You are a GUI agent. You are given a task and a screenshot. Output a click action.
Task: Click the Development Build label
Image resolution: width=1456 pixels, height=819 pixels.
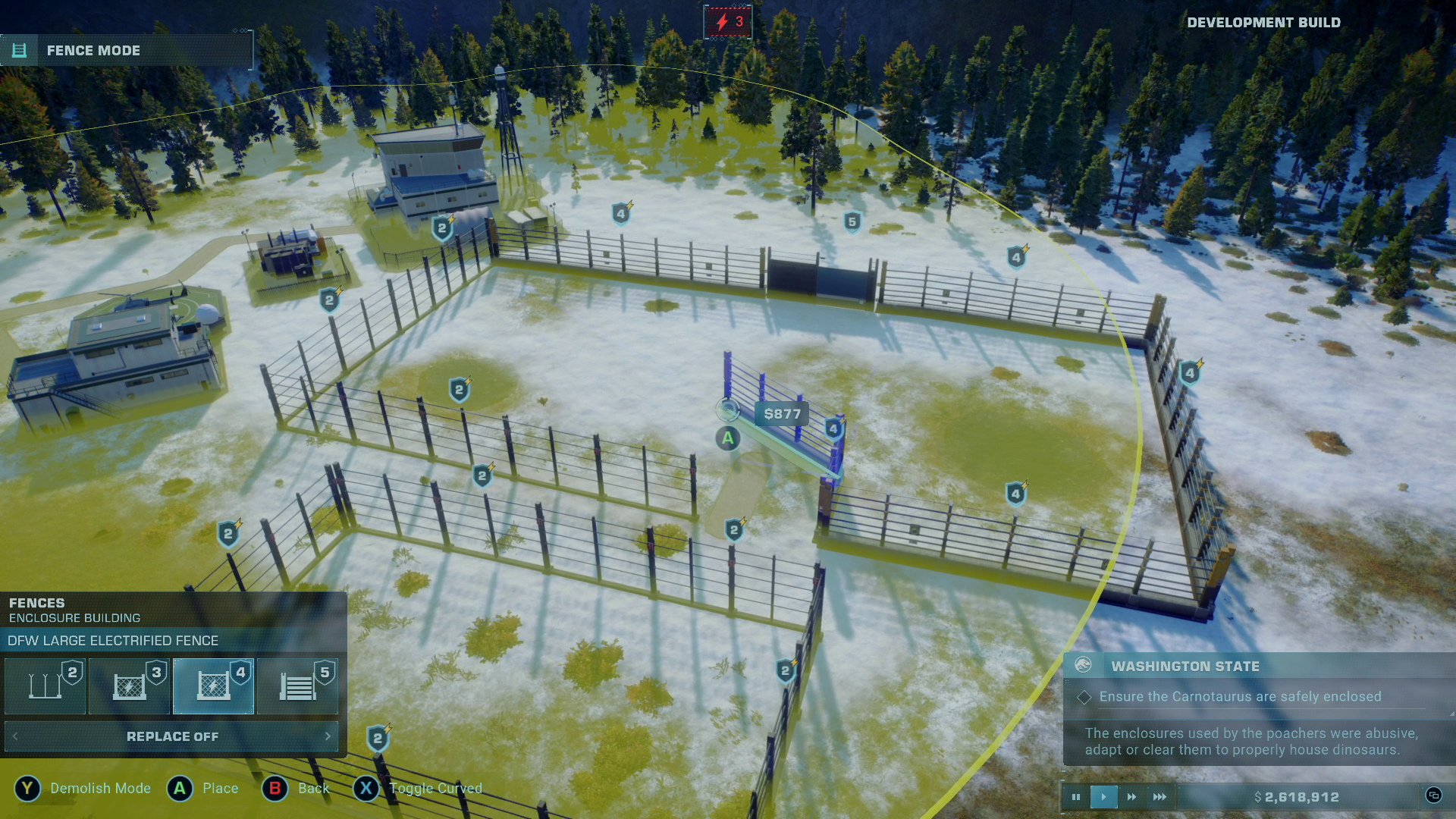[1265, 22]
